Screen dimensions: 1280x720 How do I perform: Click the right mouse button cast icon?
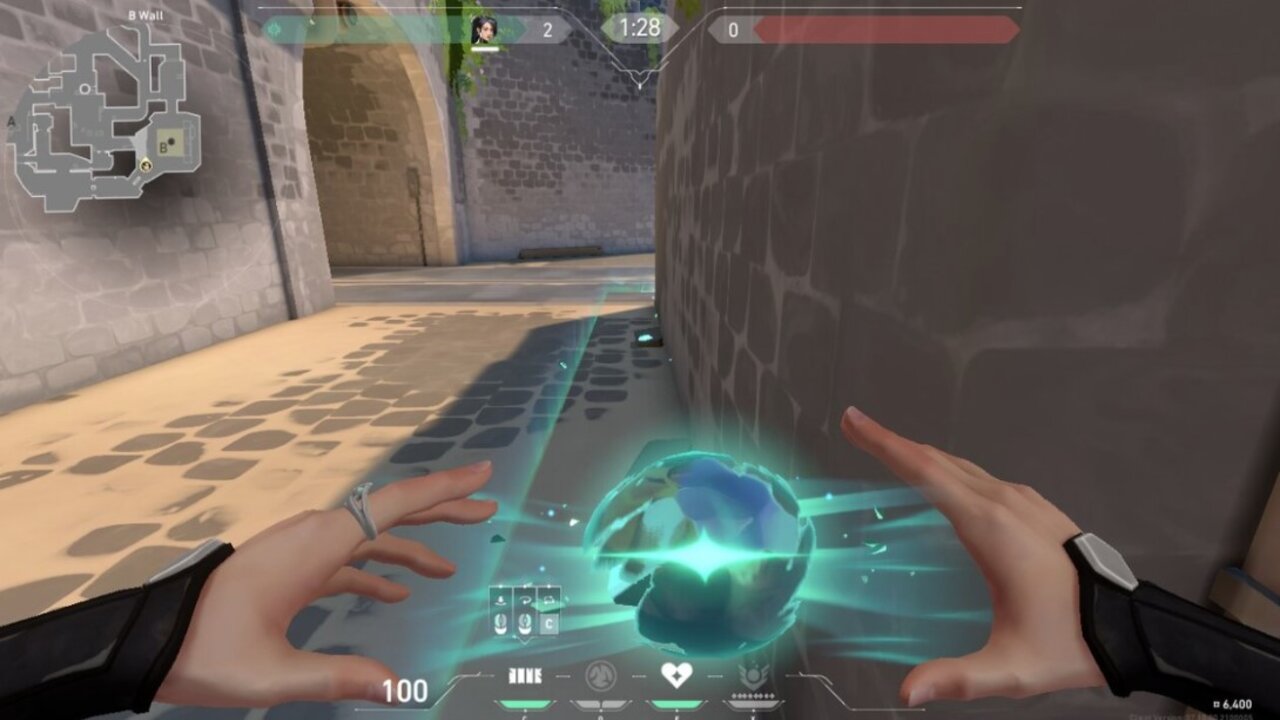[x=524, y=623]
